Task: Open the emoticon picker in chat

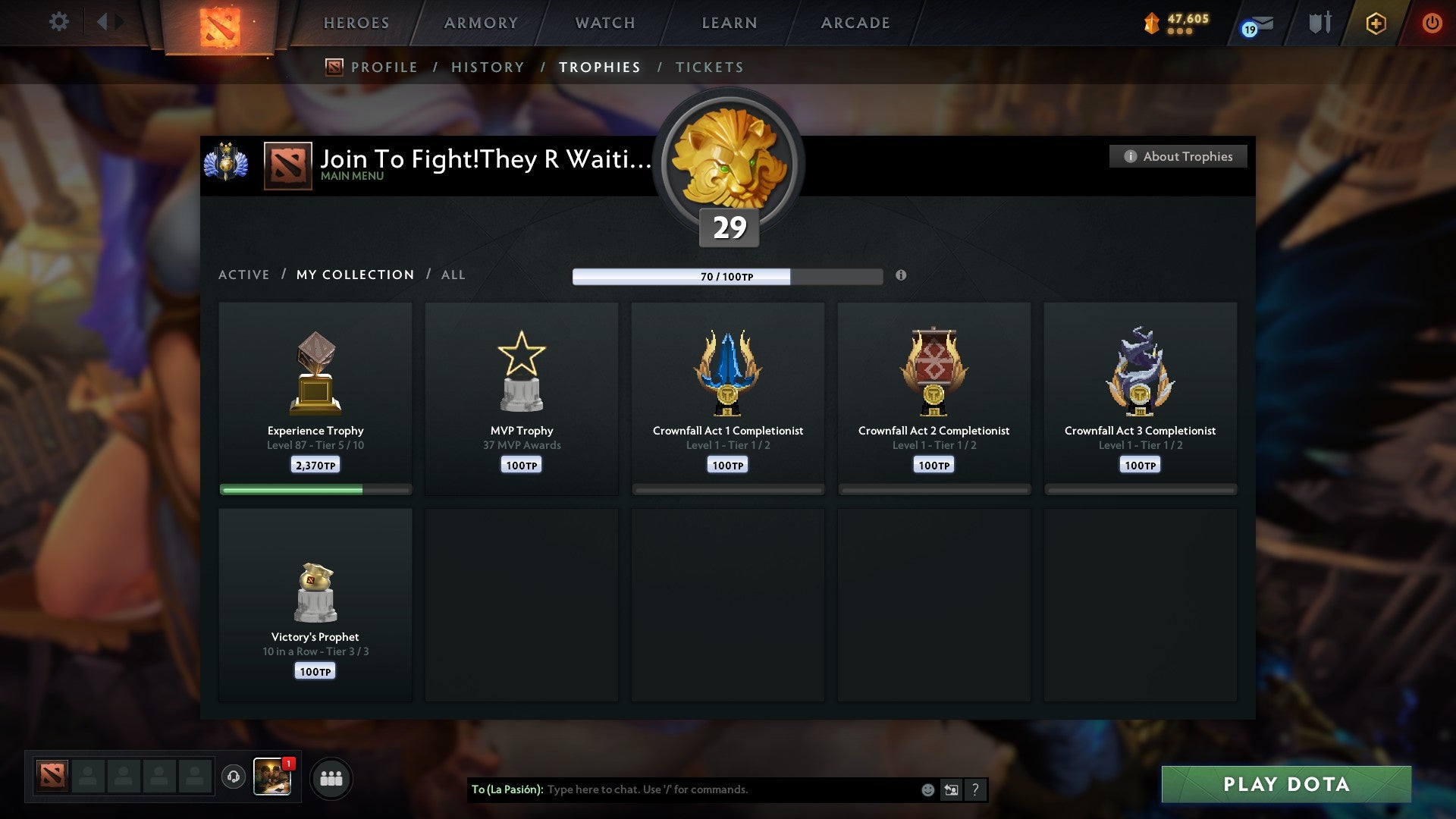Action: [x=927, y=789]
